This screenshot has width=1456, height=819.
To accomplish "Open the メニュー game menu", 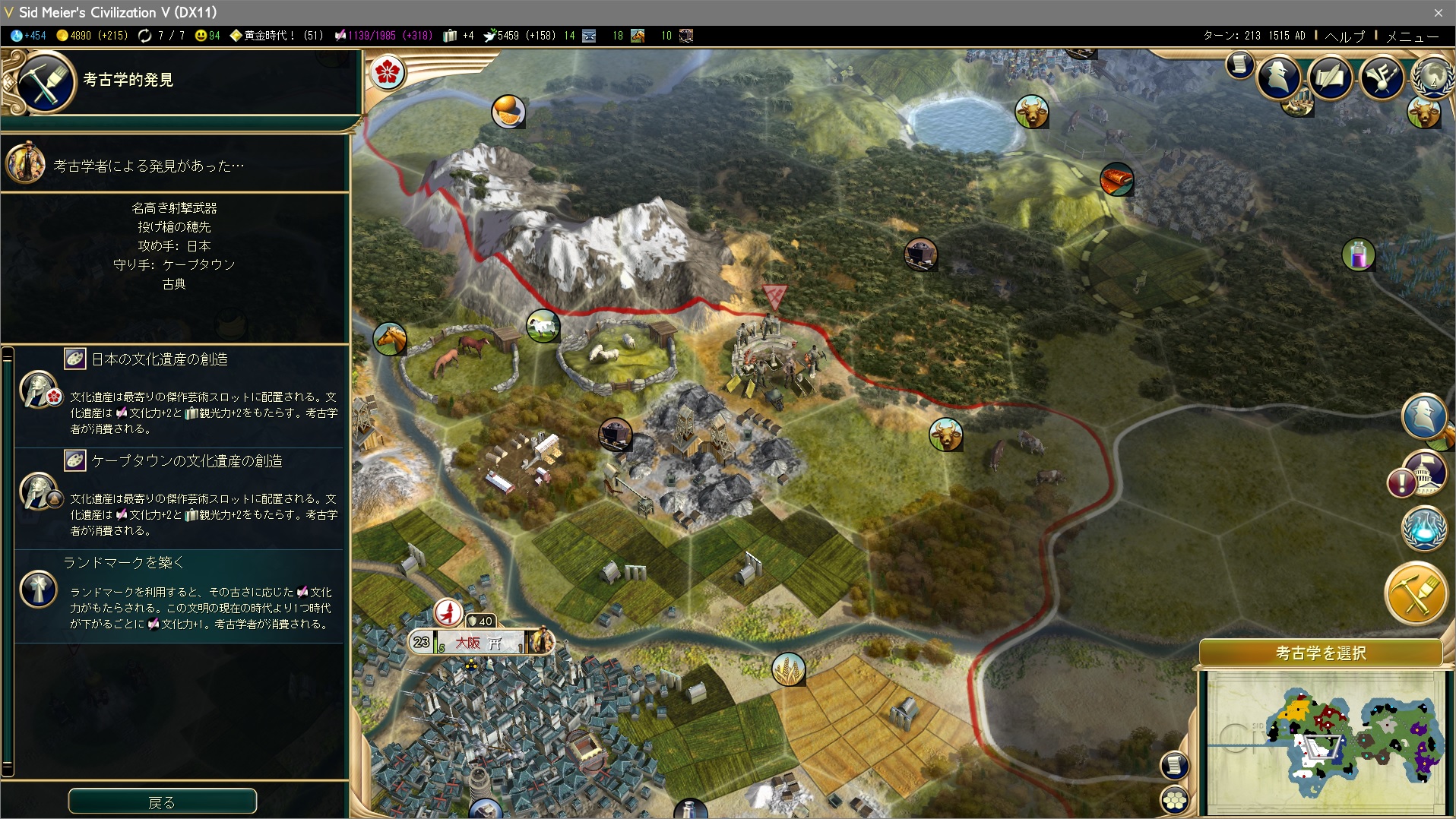I will point(1412,36).
